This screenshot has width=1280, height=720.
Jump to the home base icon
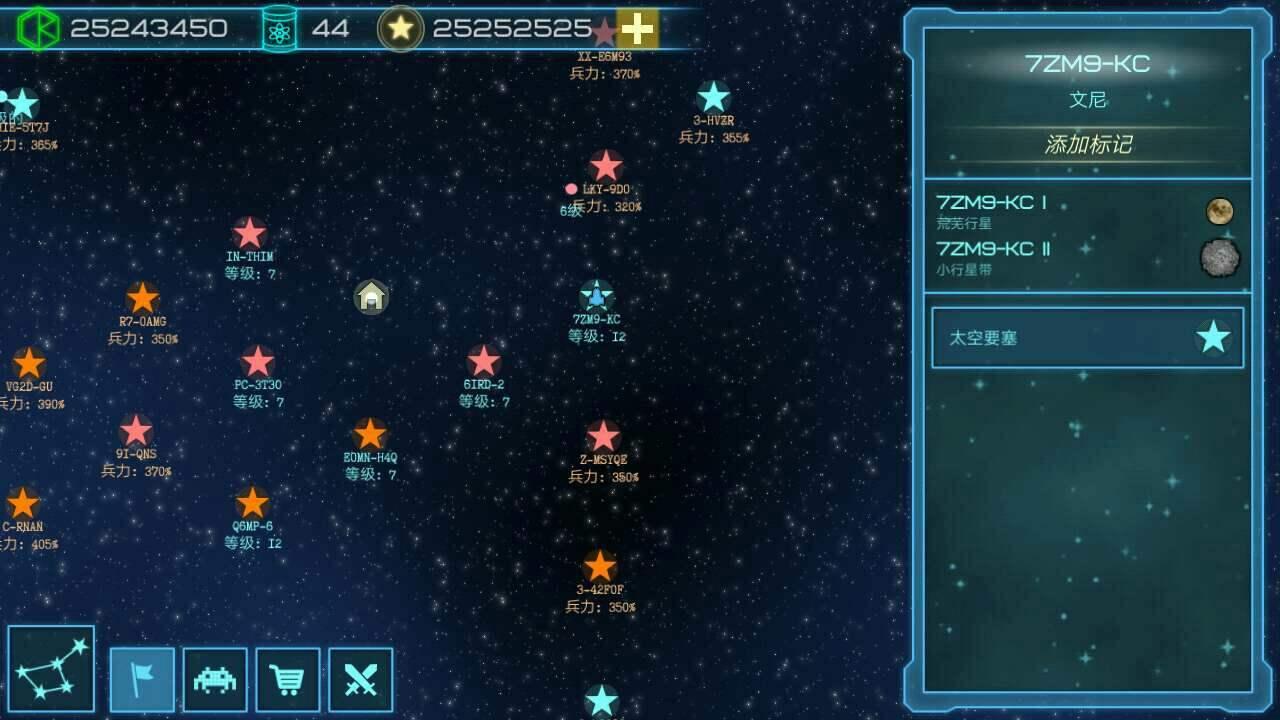coord(371,296)
